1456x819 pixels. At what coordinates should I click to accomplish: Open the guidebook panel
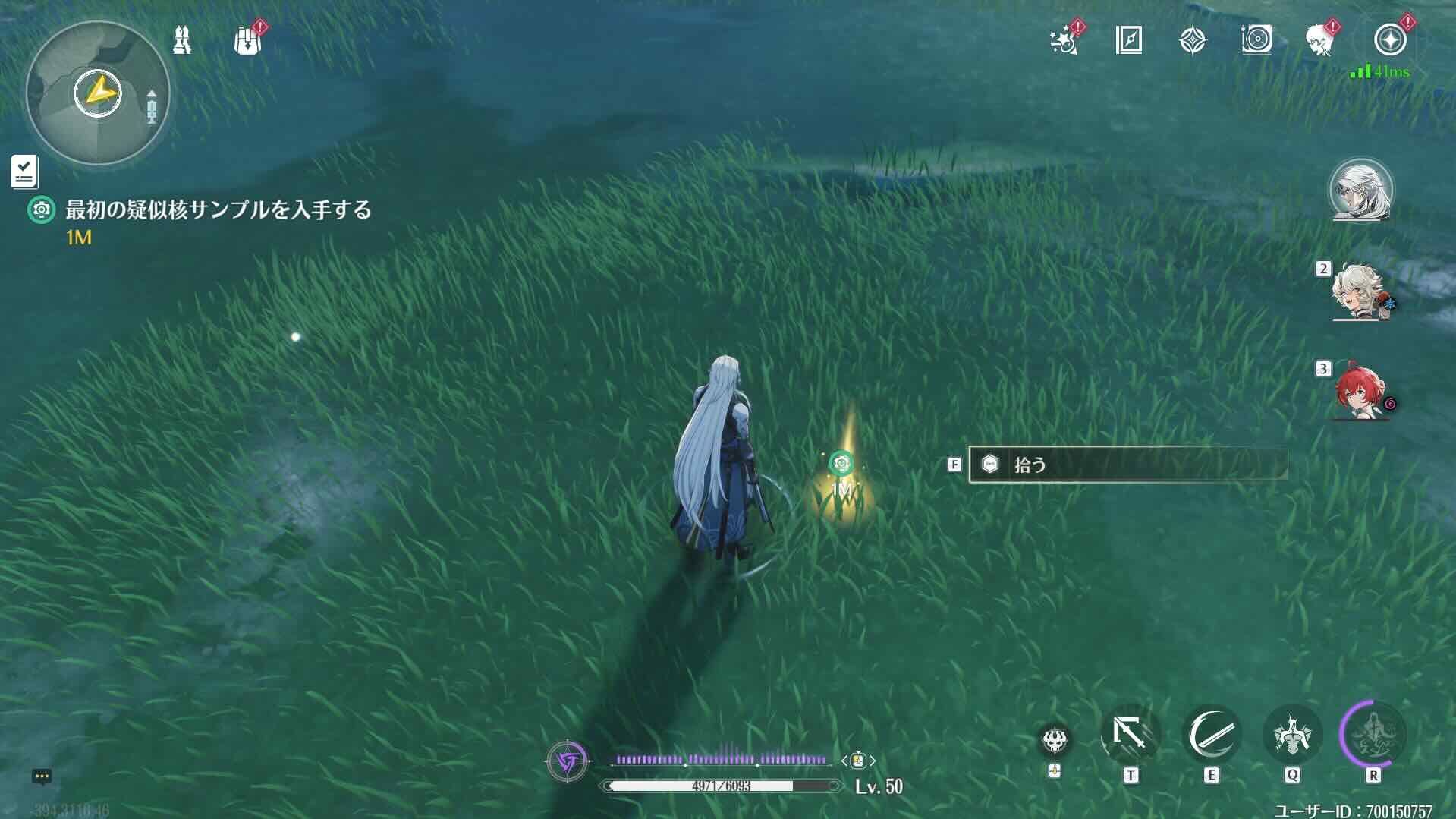(1128, 42)
